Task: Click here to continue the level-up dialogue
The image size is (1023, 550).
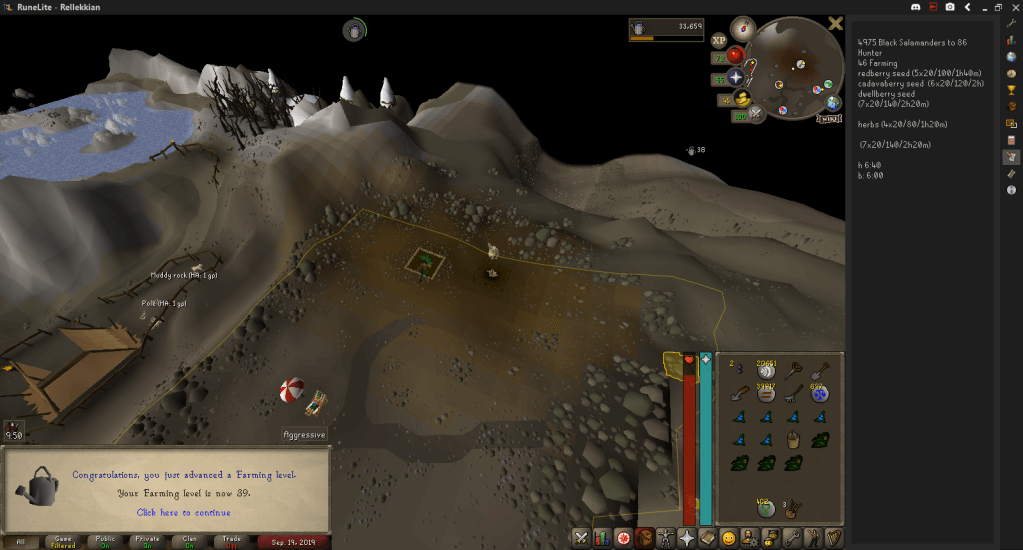Action: pyautogui.click(x=183, y=513)
